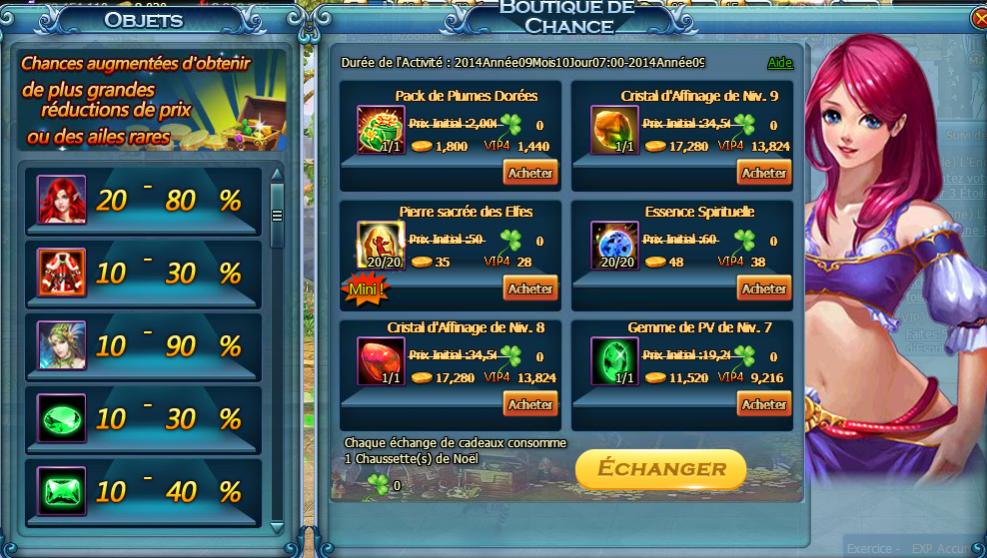987x558 pixels.
Task: Click the Objets list scrollbar handle
Action: click(x=277, y=214)
